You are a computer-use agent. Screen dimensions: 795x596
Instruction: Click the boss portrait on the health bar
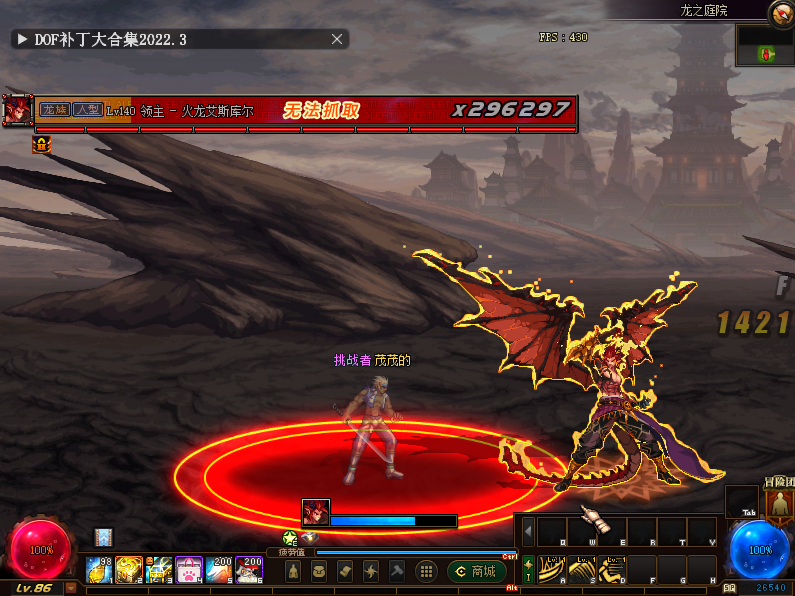coord(17,110)
